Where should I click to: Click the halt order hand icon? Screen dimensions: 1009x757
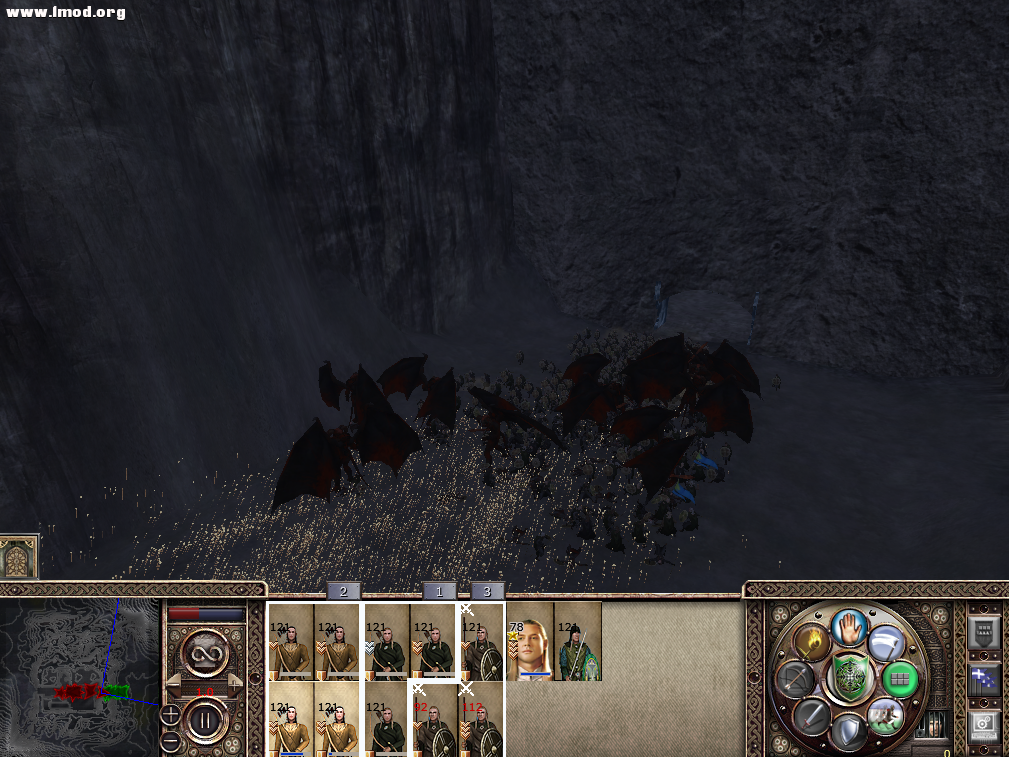point(849,628)
